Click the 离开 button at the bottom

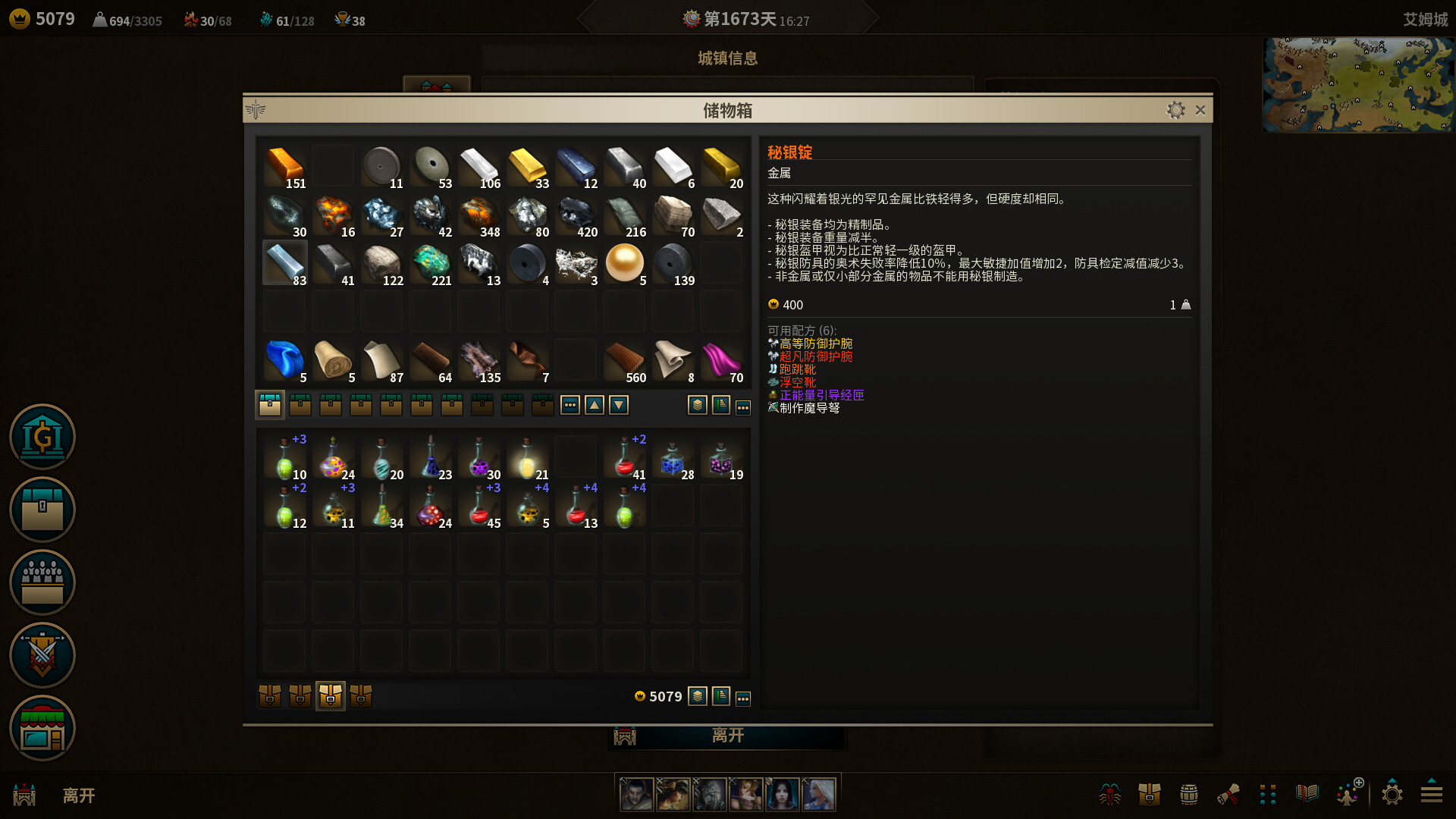(726, 735)
